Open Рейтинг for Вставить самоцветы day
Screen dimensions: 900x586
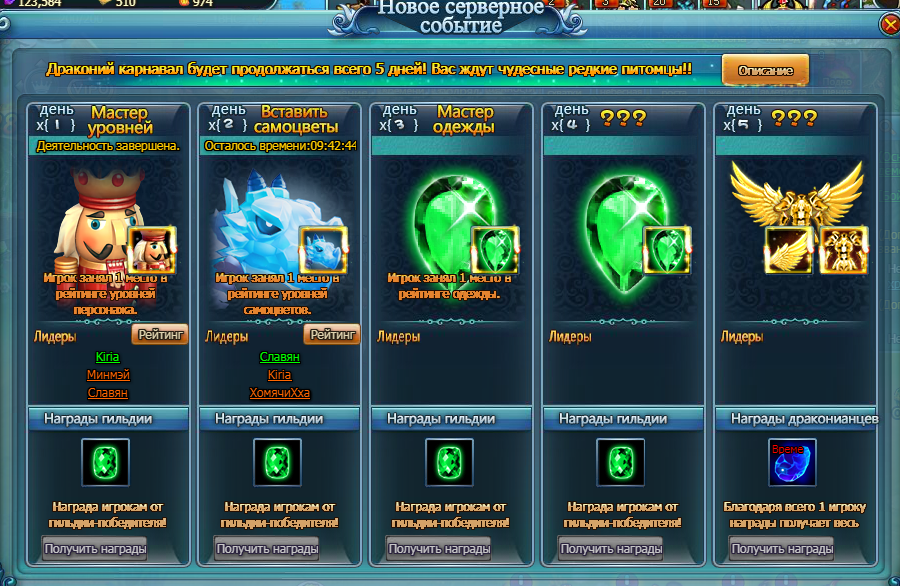331,336
